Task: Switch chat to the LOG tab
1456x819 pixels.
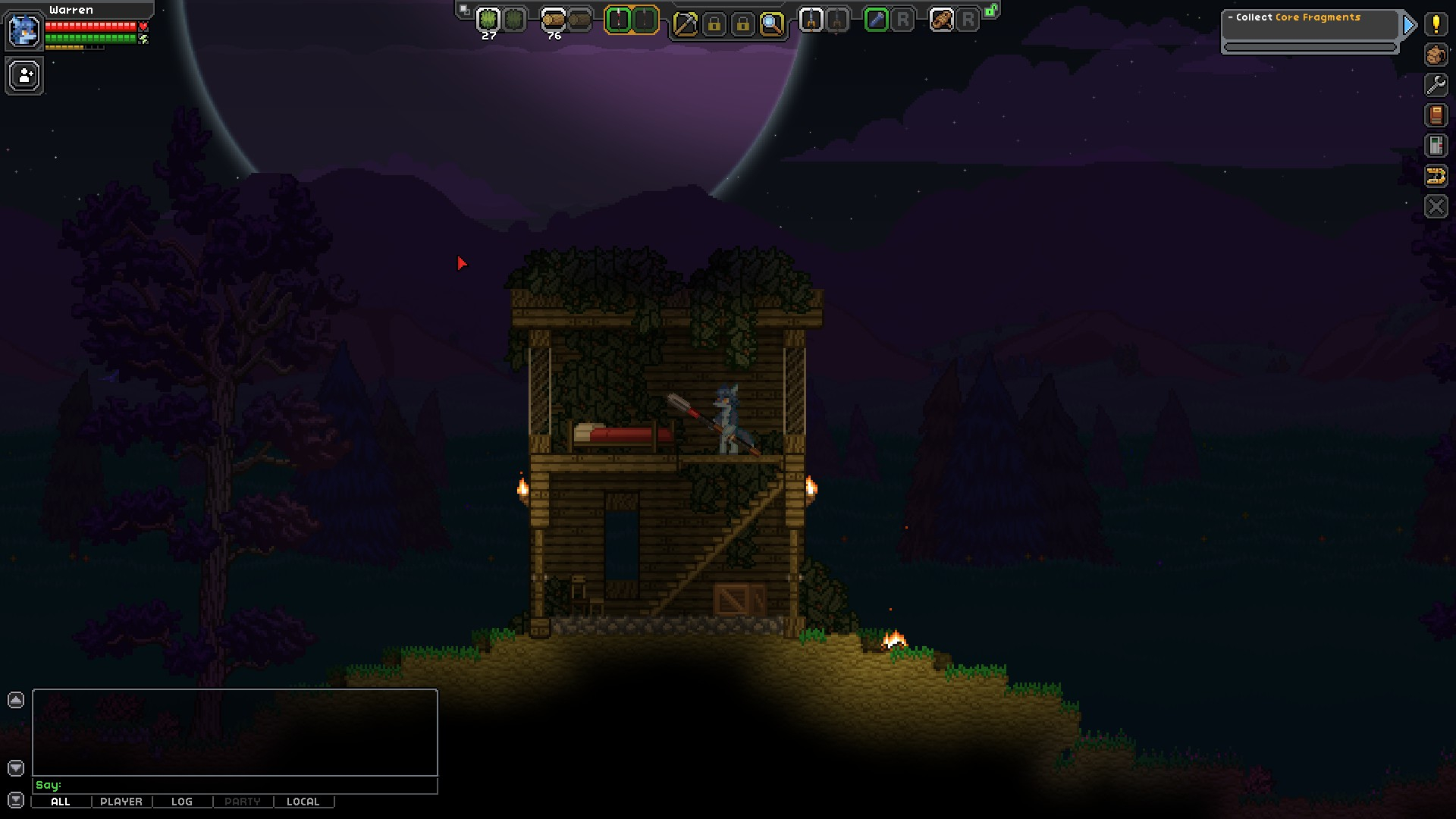Action: coord(182,802)
